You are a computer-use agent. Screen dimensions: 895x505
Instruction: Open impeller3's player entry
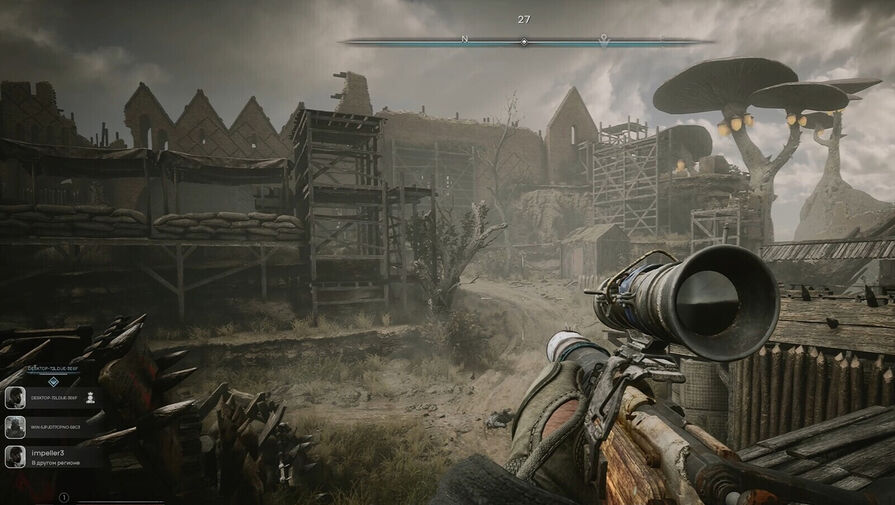pyautogui.click(x=52, y=457)
